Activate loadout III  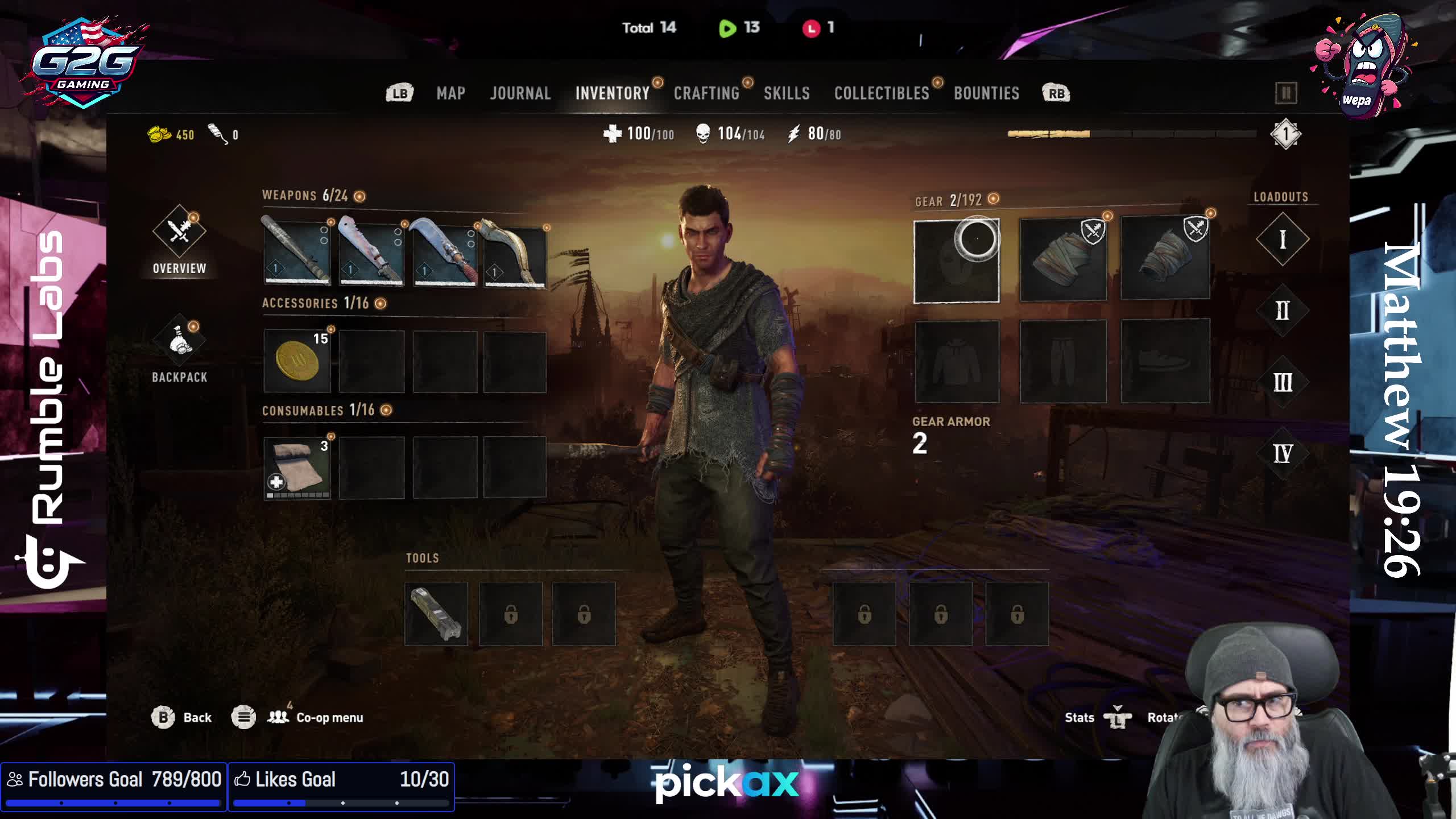1283,382
